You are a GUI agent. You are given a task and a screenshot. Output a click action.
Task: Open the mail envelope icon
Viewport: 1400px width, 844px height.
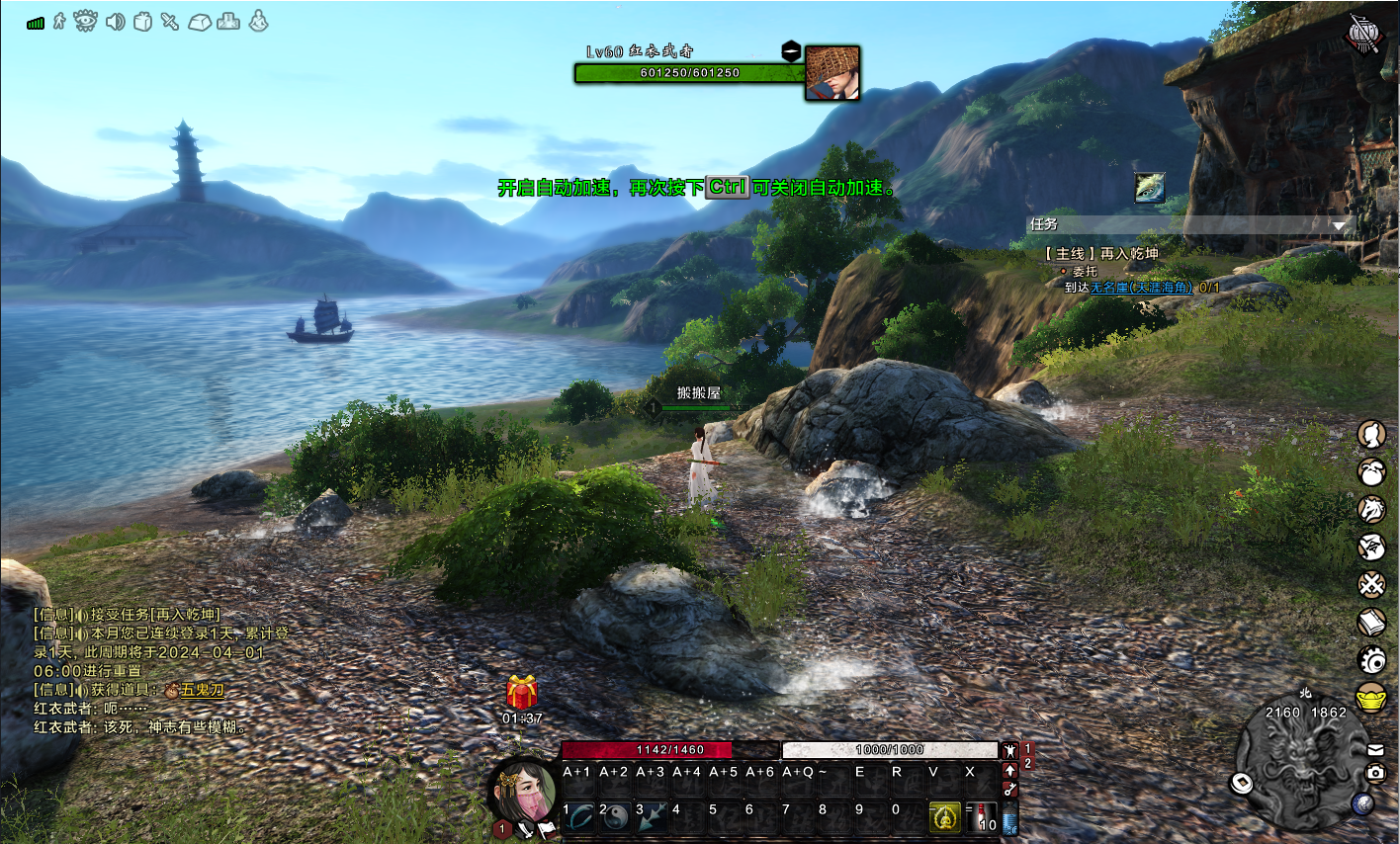click(1375, 750)
